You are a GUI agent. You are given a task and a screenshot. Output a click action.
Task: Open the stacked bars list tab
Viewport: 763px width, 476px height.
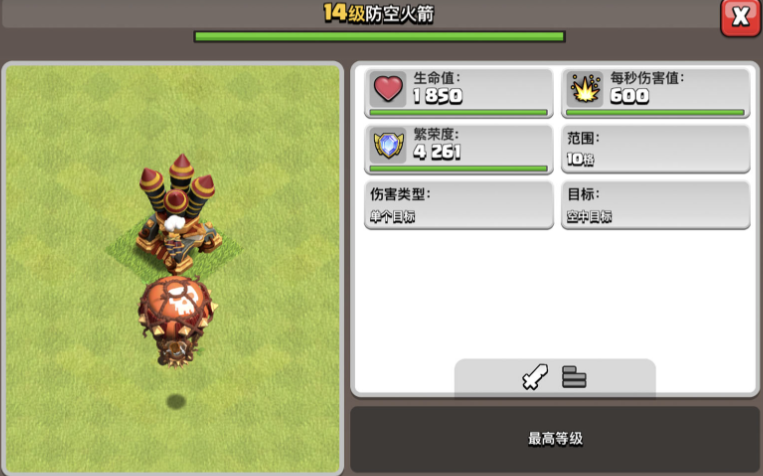pos(574,377)
